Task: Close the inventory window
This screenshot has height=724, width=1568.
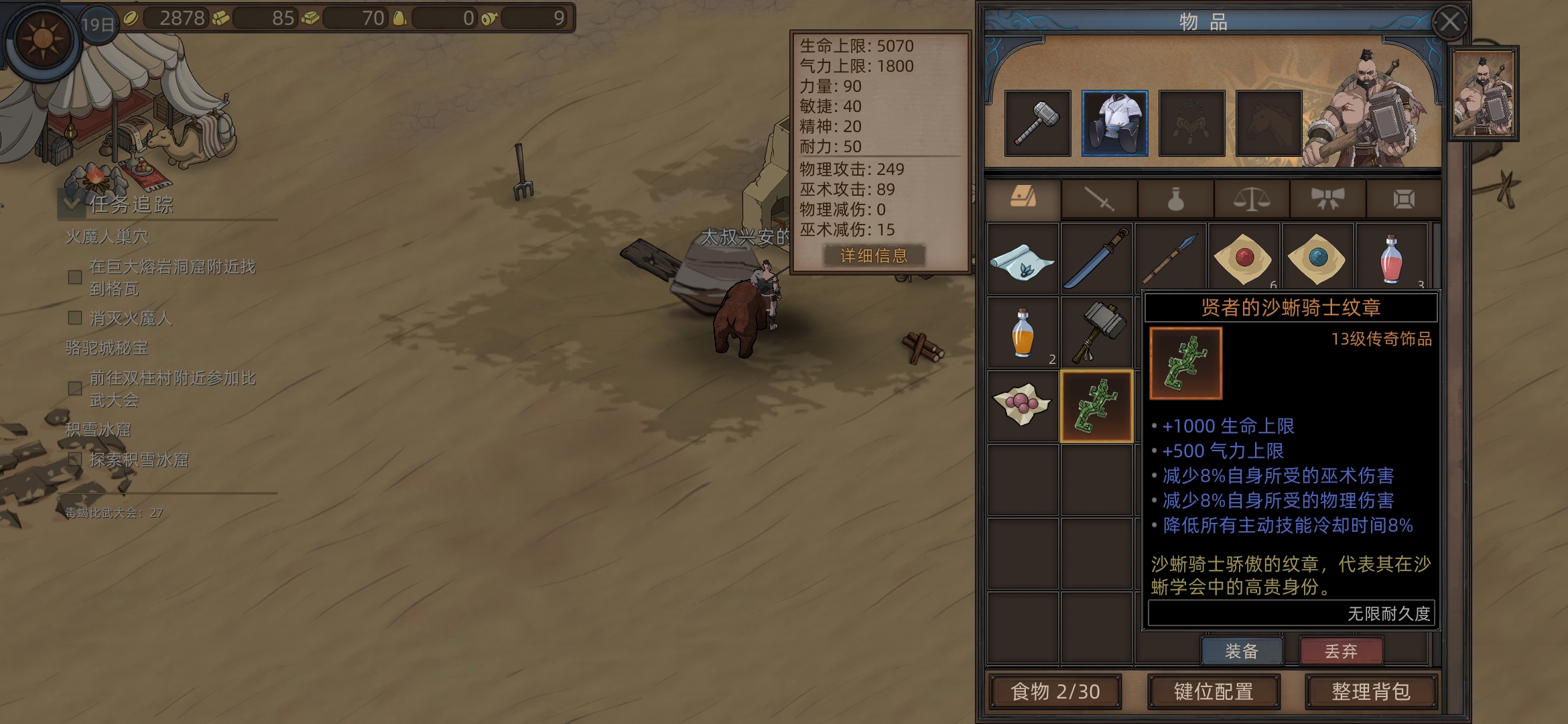Action: pos(1449,23)
